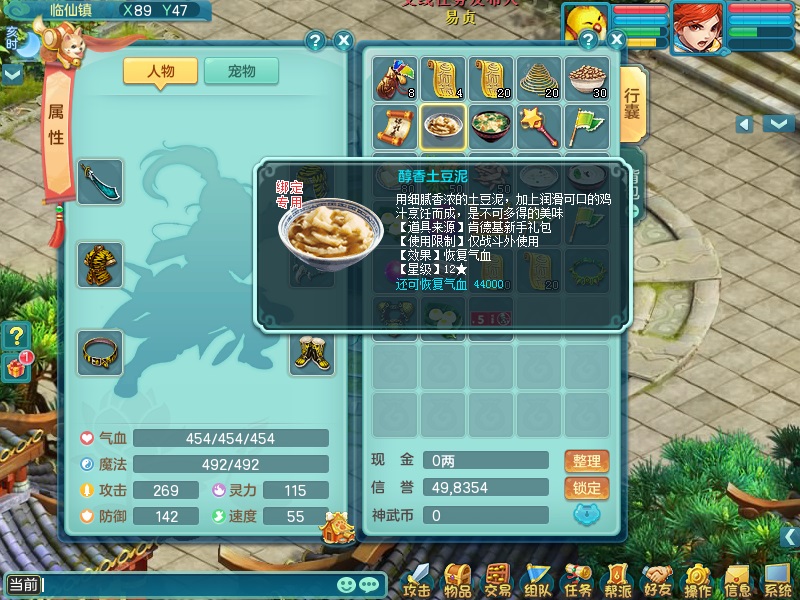800x600 pixels.
Task: Choose the bowl of beans item
Action: [586, 78]
